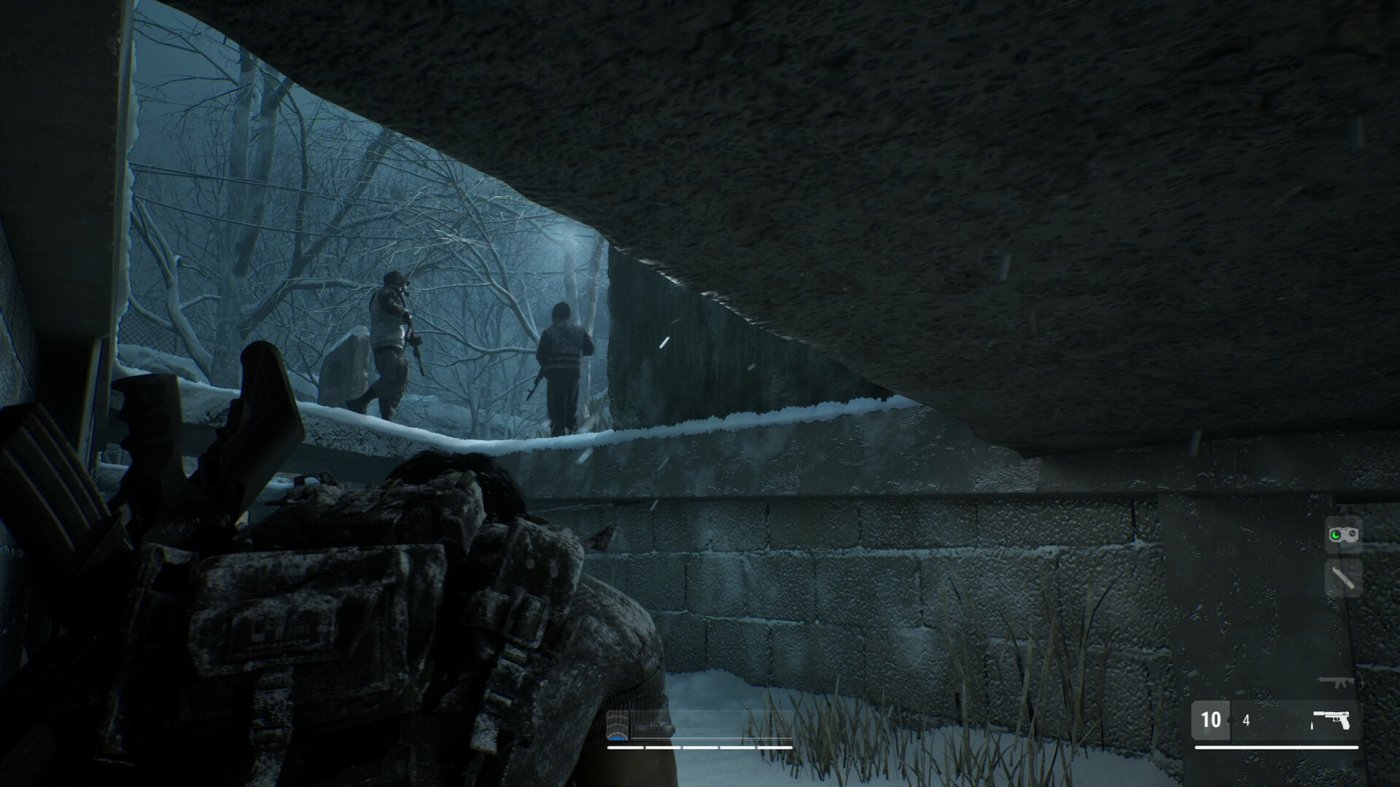Image resolution: width=1400 pixels, height=787 pixels.
Task: Expand the gadget panel on the right edge
Action: (1343, 556)
